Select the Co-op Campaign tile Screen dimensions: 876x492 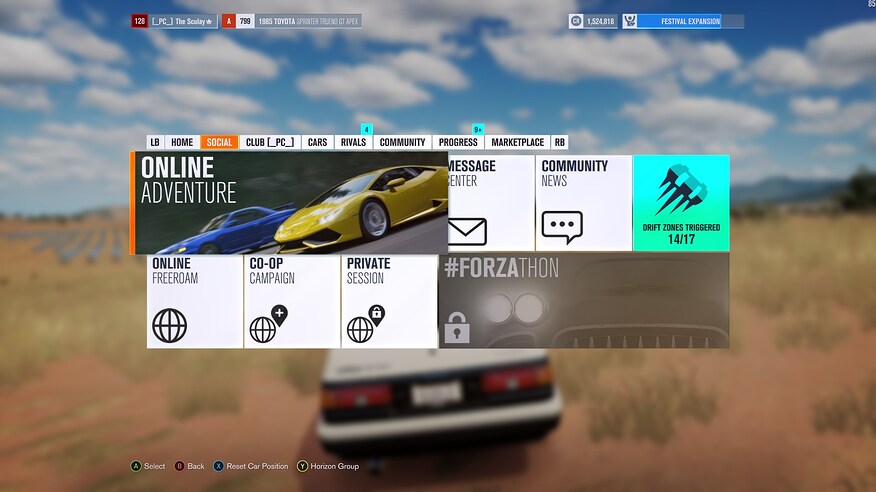coord(291,301)
